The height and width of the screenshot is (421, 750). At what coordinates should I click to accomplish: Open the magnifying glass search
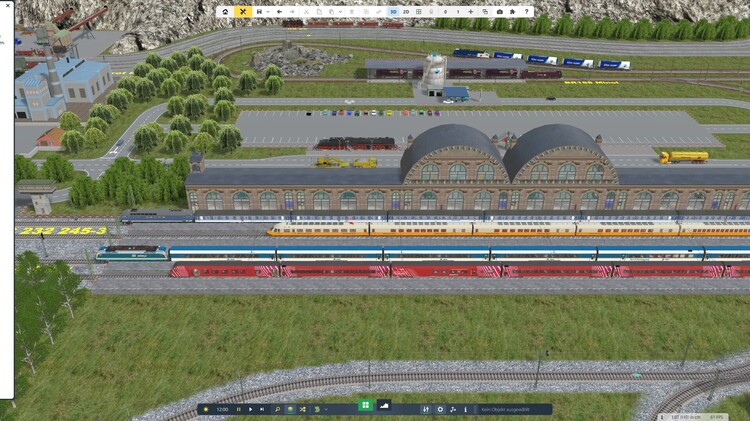277,409
